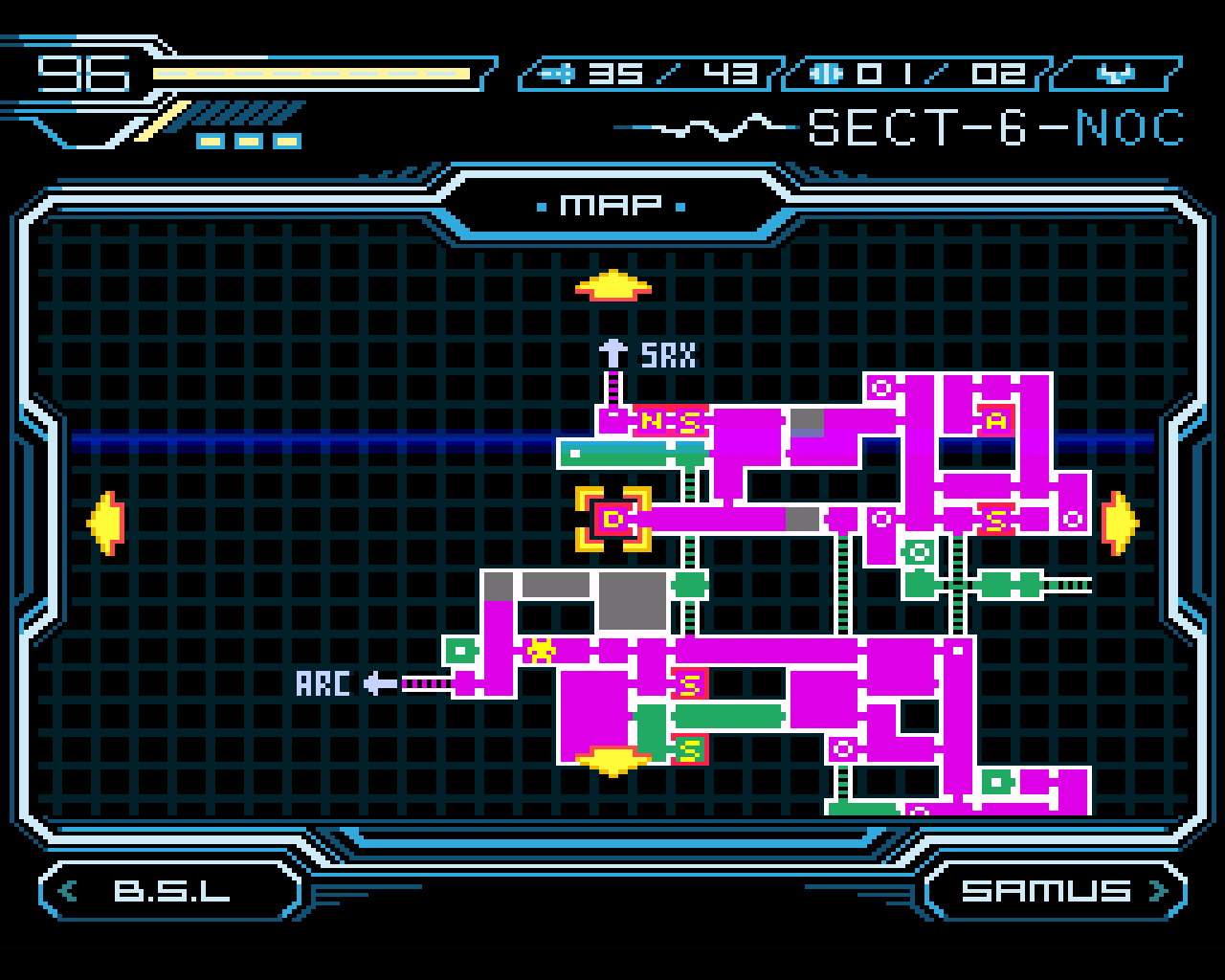Click the flashing D marker showing Samus's location
The width and height of the screenshot is (1225, 980).
click(x=615, y=520)
